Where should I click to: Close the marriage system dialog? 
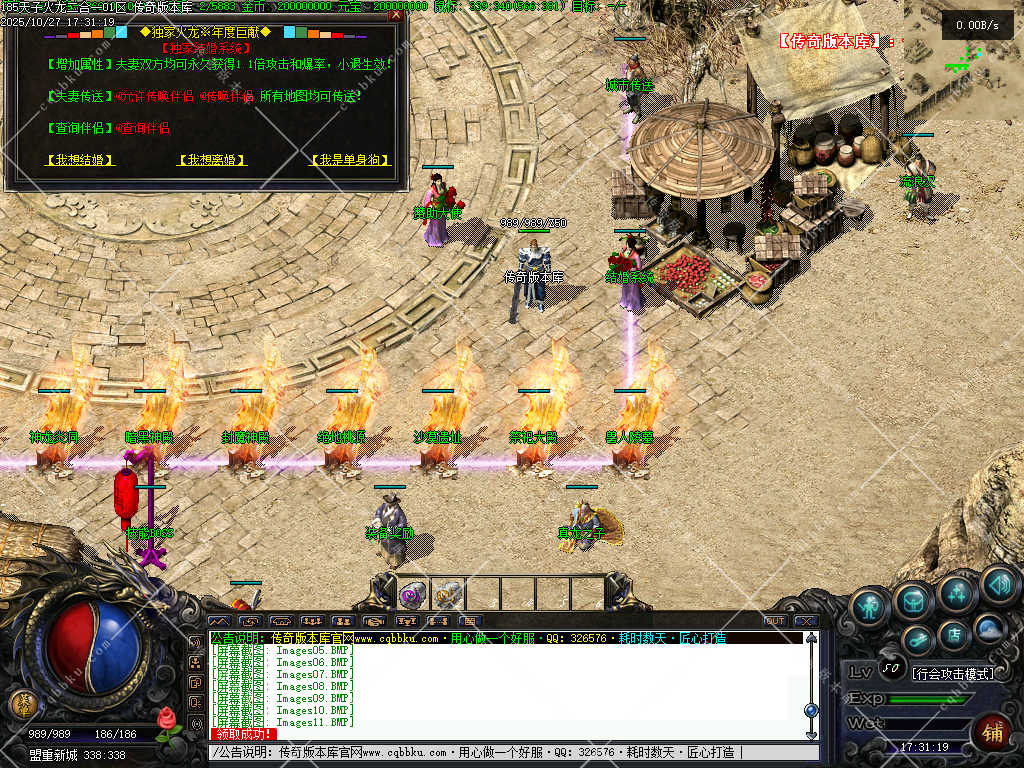396,15
